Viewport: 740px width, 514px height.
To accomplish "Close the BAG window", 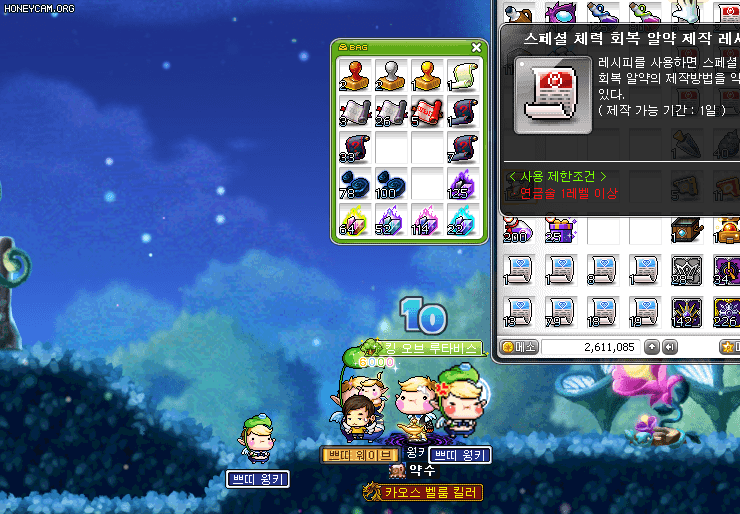I will (476, 47).
